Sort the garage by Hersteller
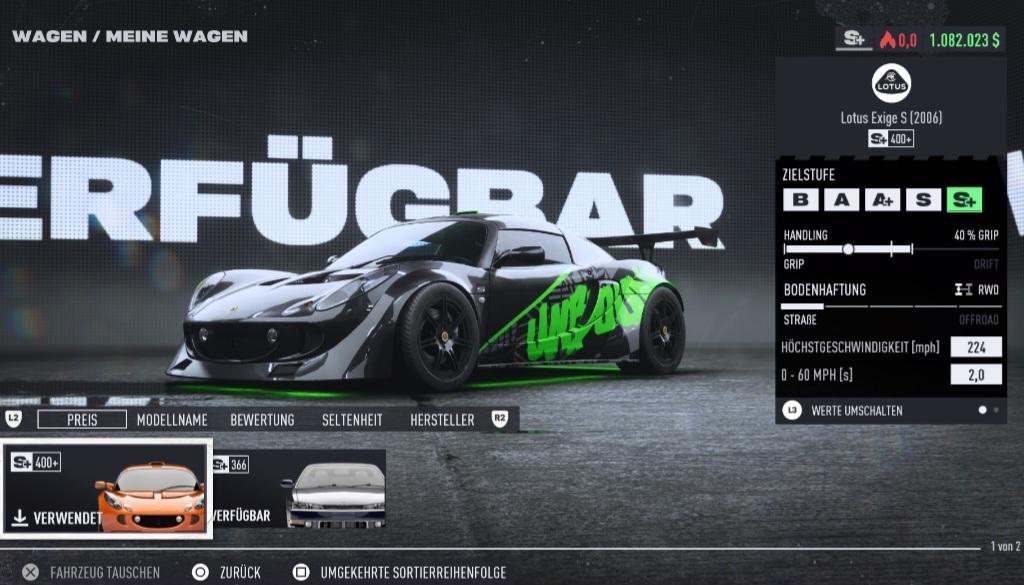1024x585 pixels. (442, 420)
